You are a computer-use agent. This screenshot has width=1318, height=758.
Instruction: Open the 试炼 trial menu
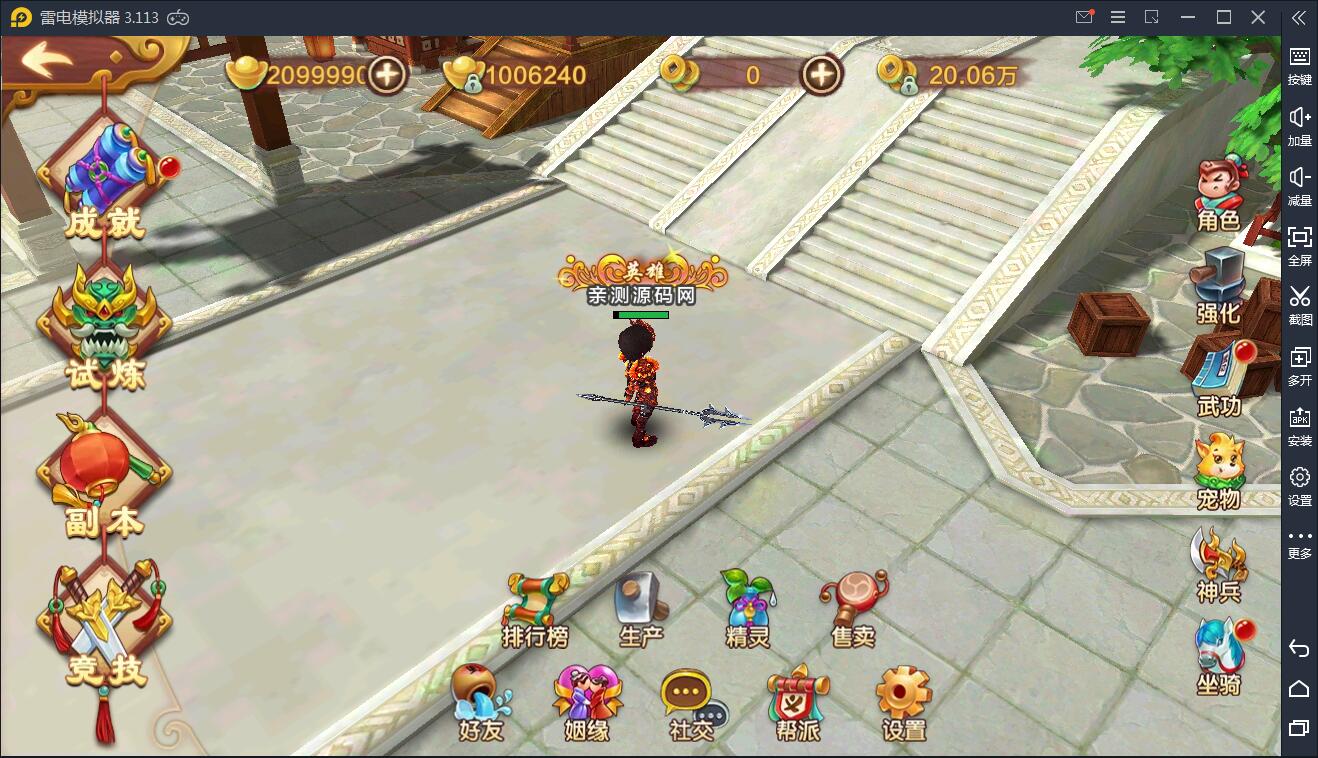pos(104,330)
